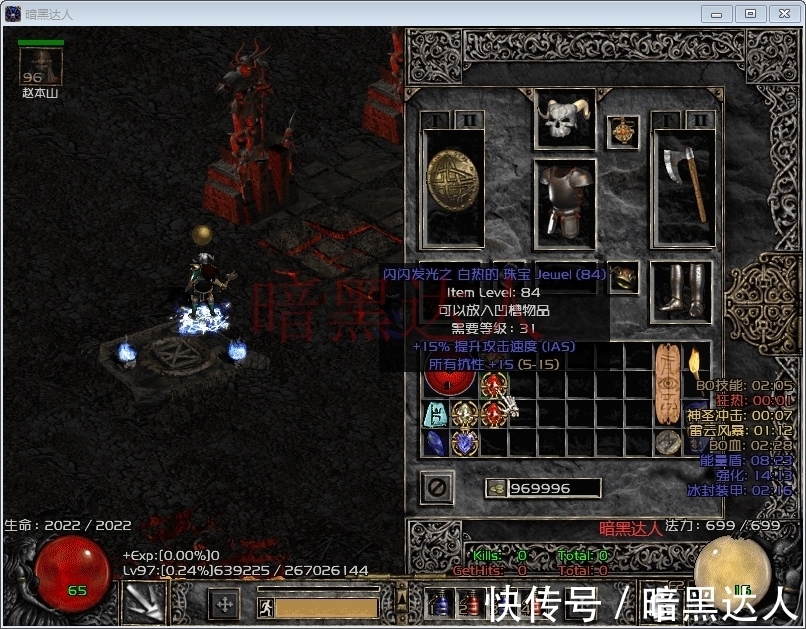Toggle the run/walk button
This screenshot has width=806, height=629.
tap(266, 607)
